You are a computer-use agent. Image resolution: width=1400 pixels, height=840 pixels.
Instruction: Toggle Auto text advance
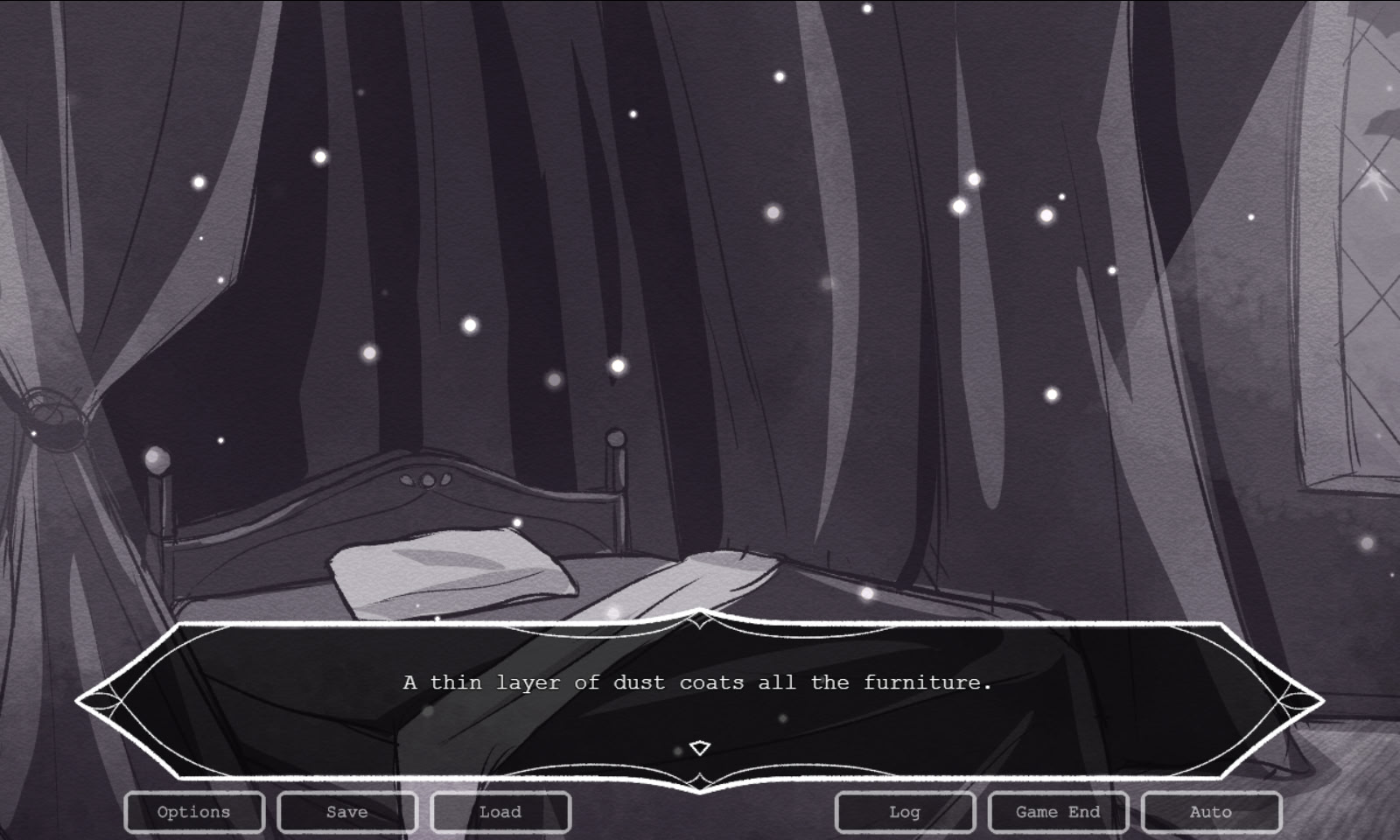click(1211, 812)
